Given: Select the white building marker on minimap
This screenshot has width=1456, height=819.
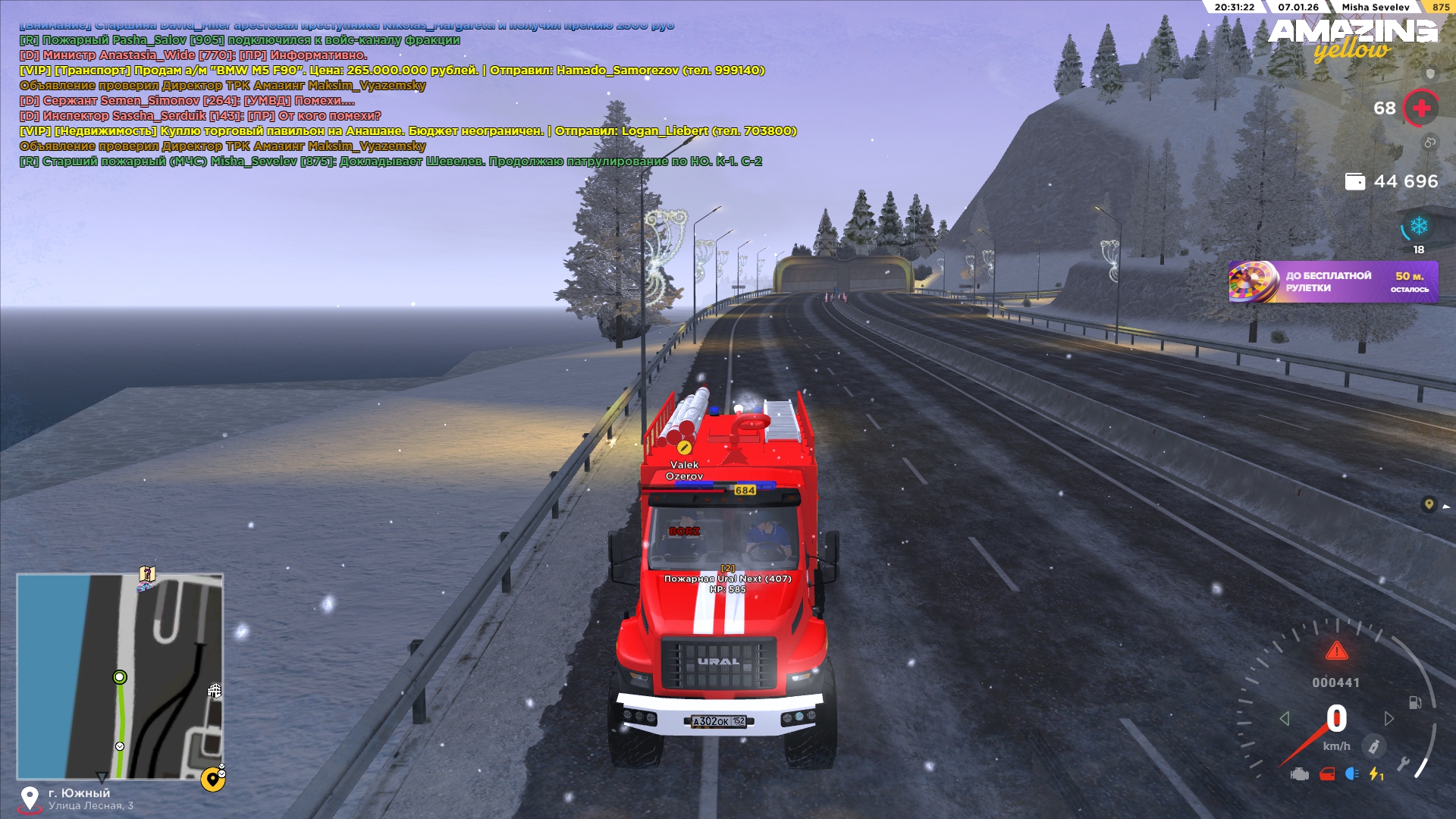Looking at the screenshot, I should (x=215, y=691).
